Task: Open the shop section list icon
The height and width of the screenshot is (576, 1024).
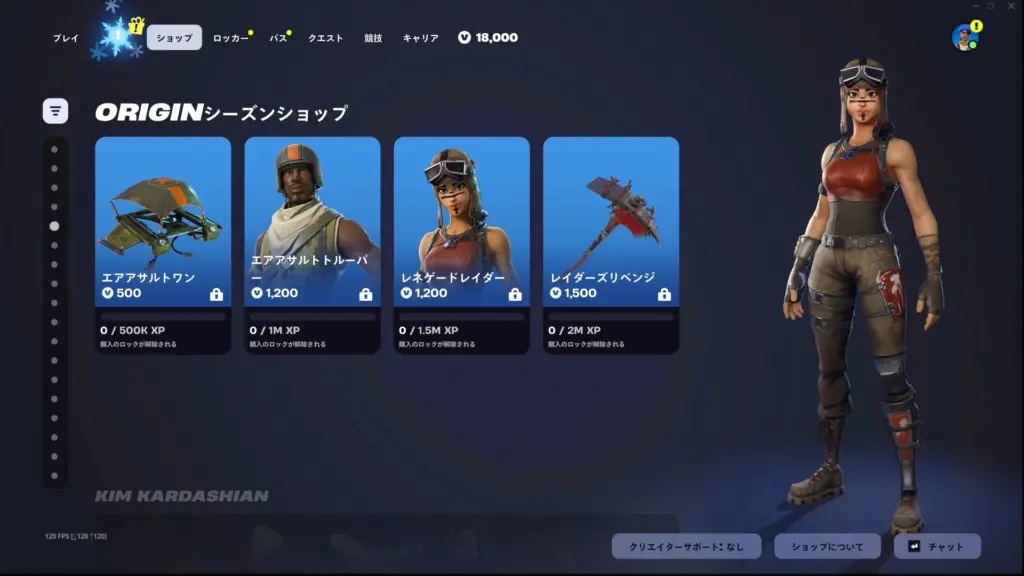Action: pyautogui.click(x=55, y=111)
